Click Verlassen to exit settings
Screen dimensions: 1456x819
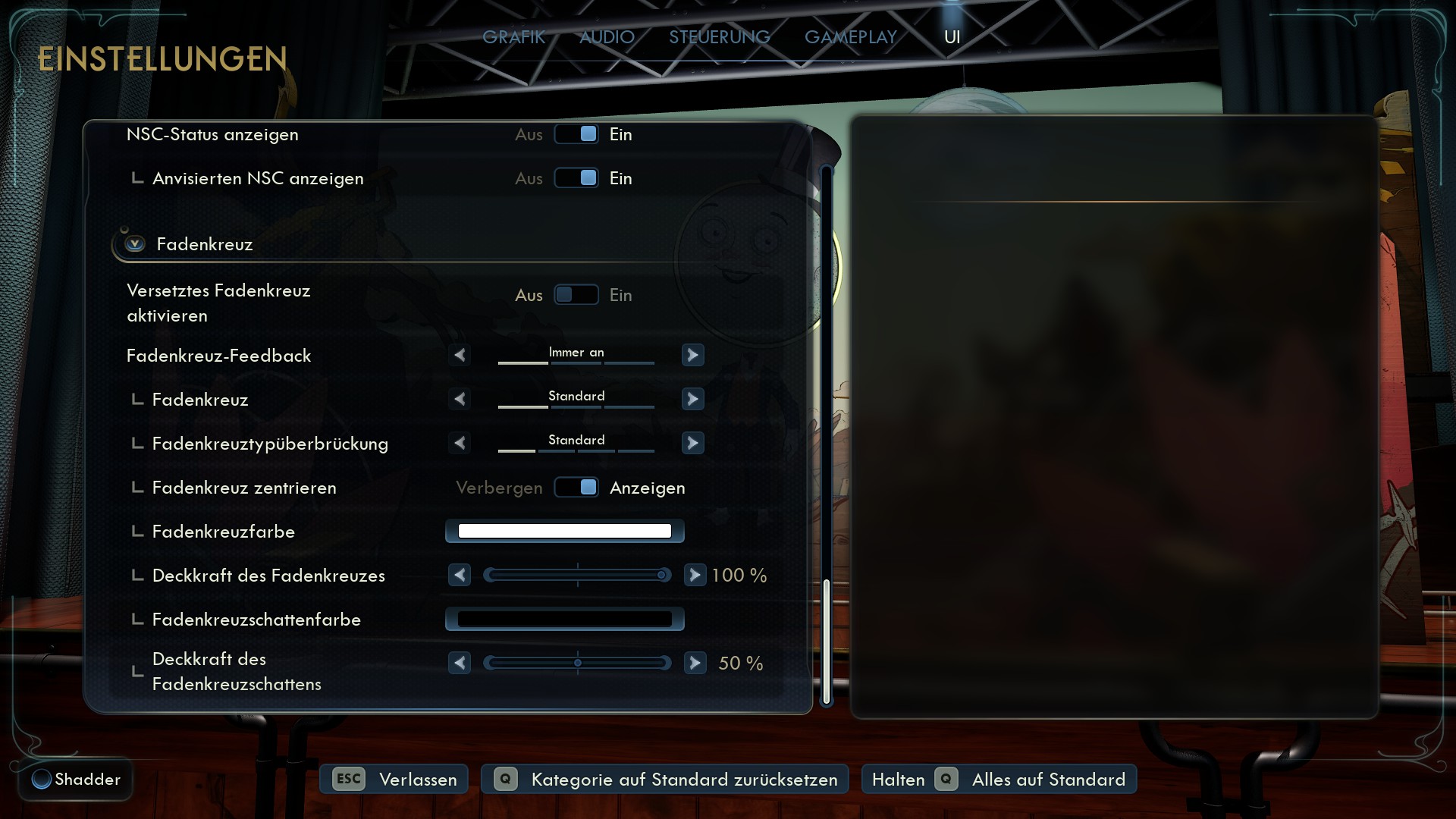(x=394, y=780)
